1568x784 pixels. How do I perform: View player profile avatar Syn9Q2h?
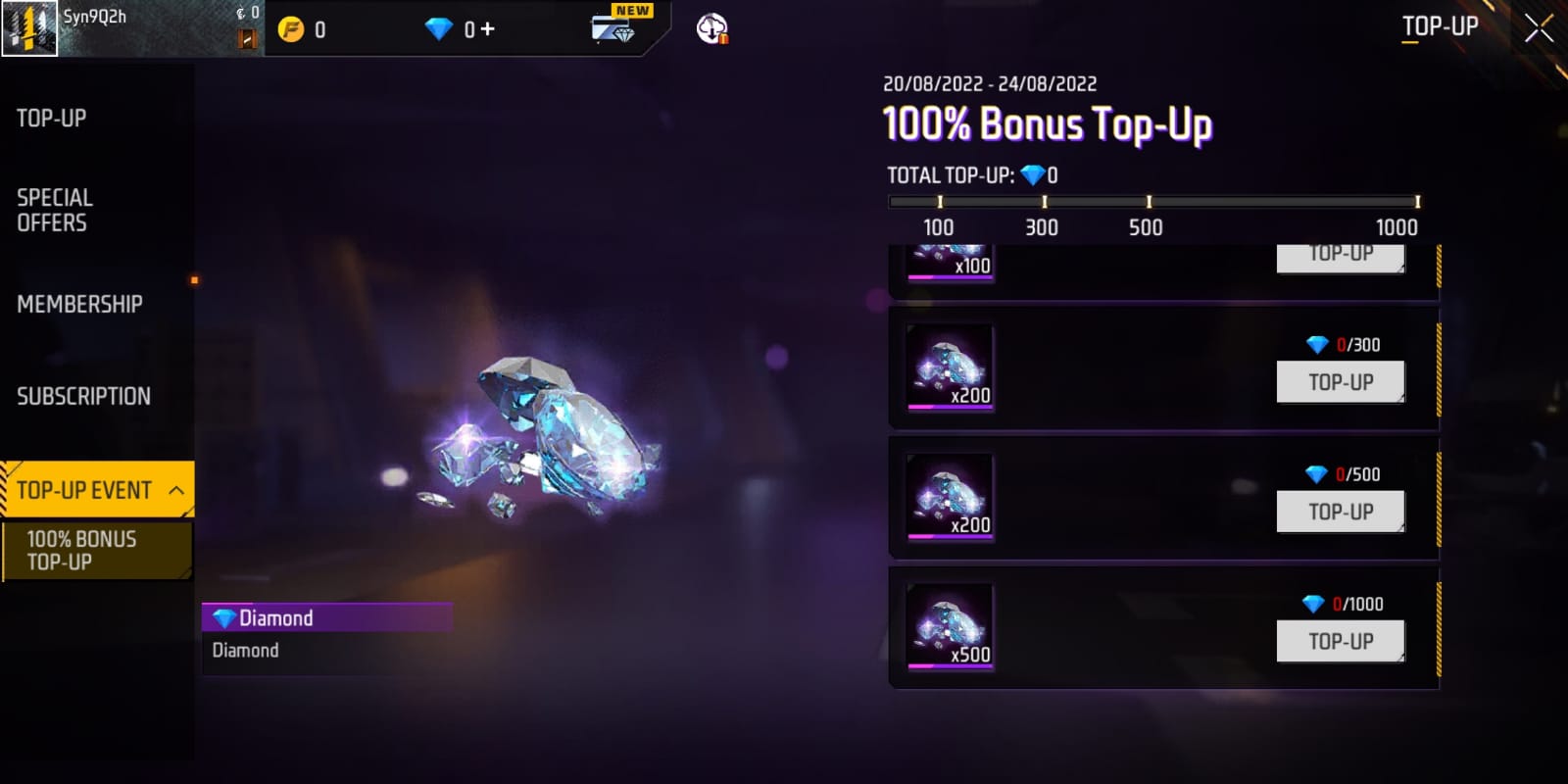pos(29,28)
